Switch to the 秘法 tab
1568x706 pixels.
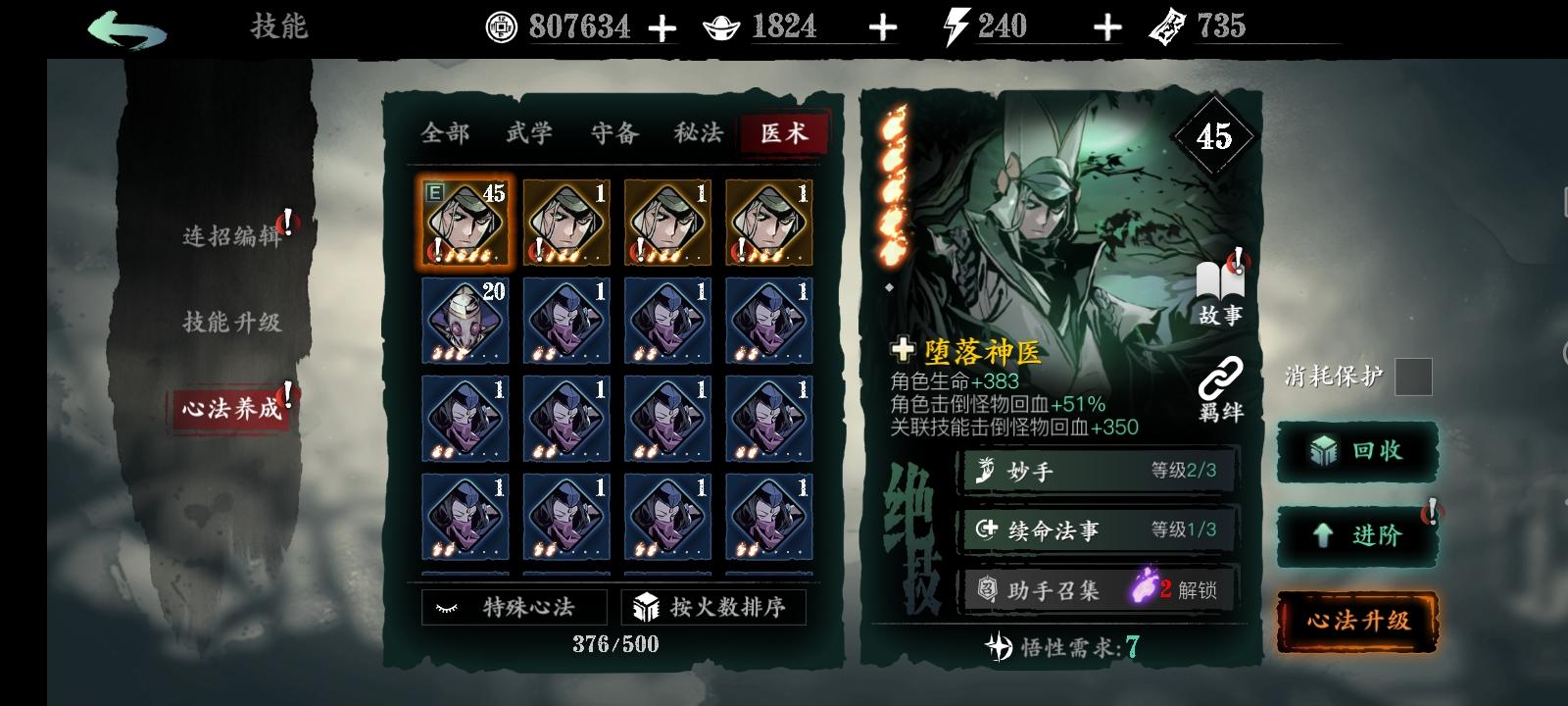(x=698, y=134)
